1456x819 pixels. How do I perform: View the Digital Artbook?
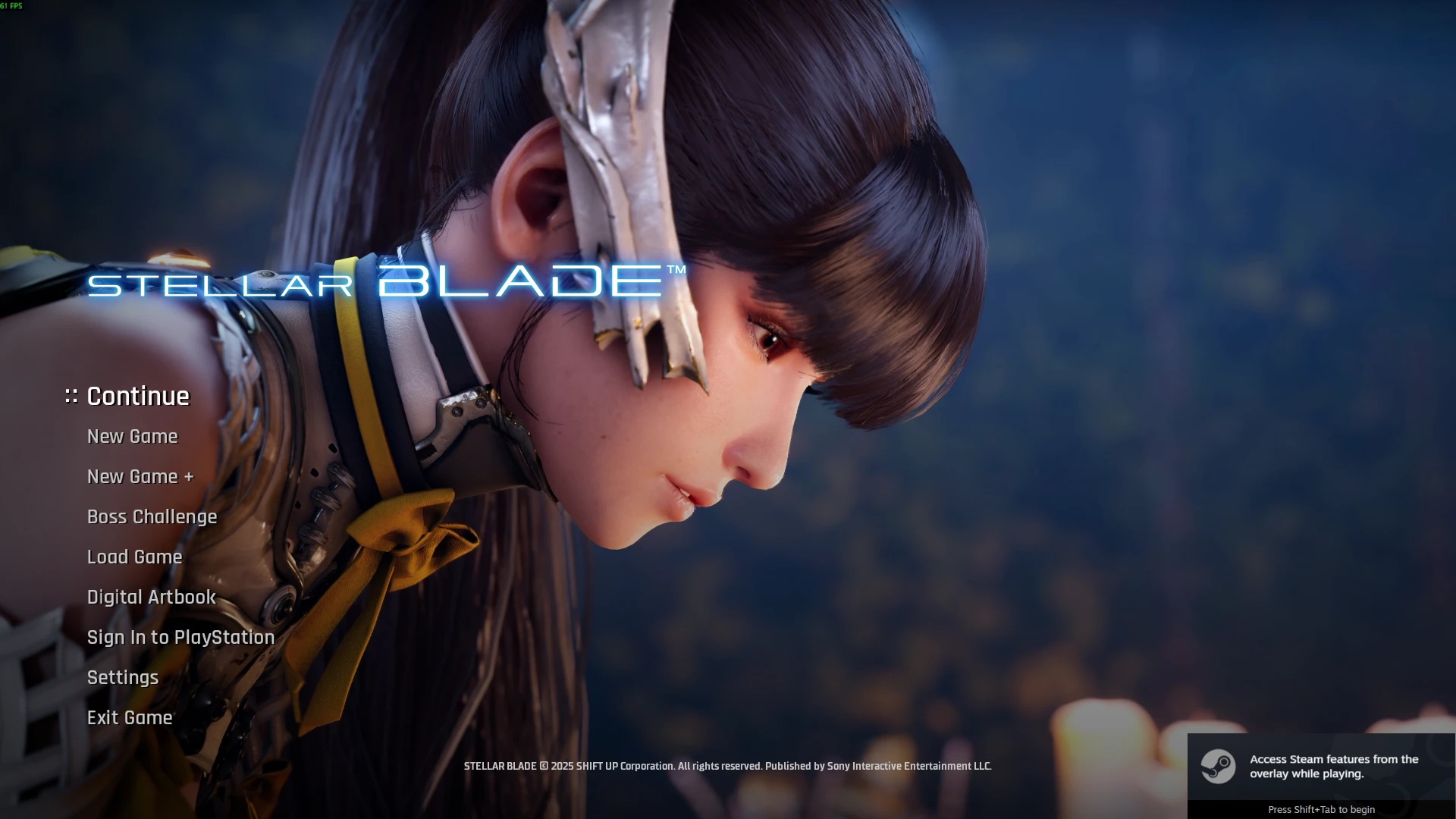tap(150, 597)
